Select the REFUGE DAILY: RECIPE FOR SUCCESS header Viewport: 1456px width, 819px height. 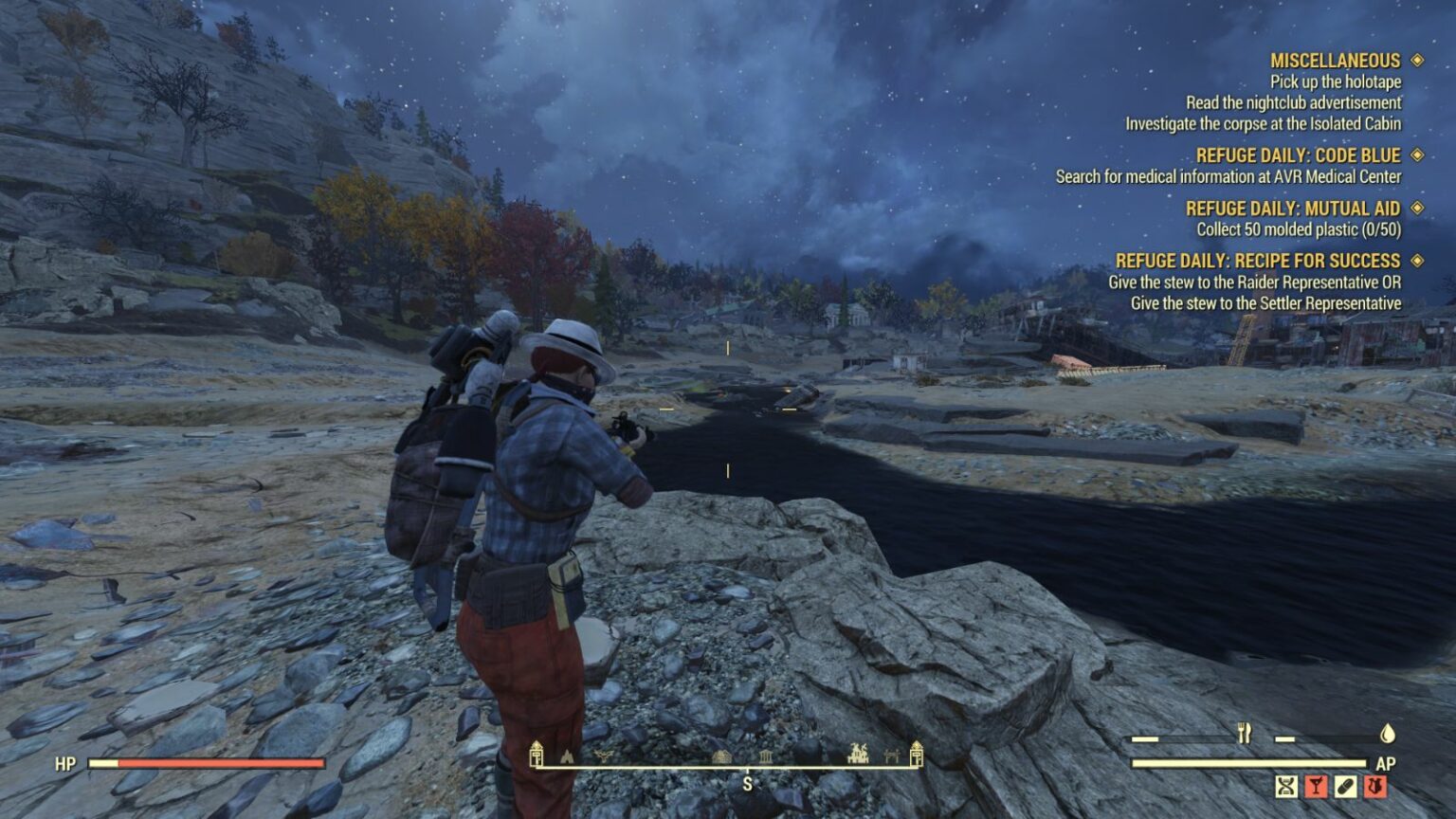click(1261, 261)
